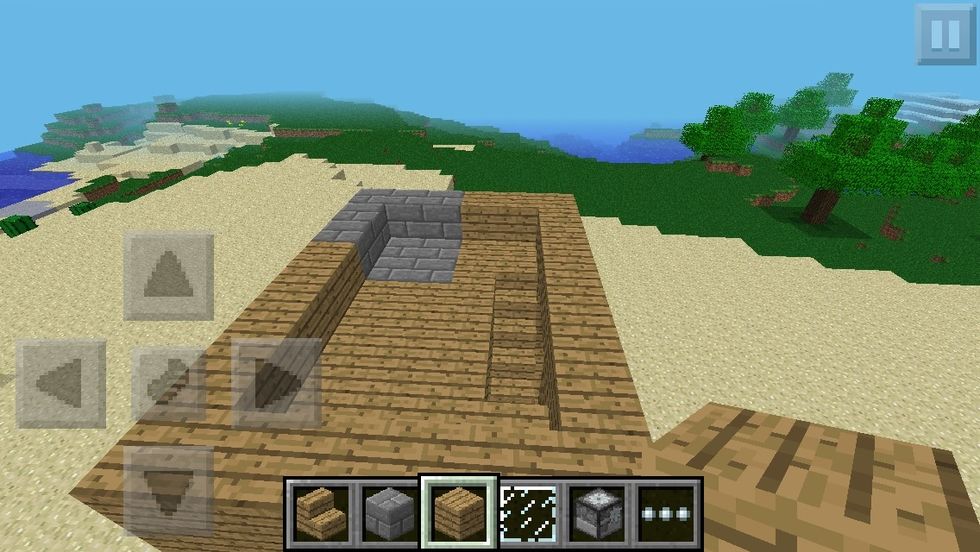
Task: Tap the move forward up arrow
Action: 168,275
